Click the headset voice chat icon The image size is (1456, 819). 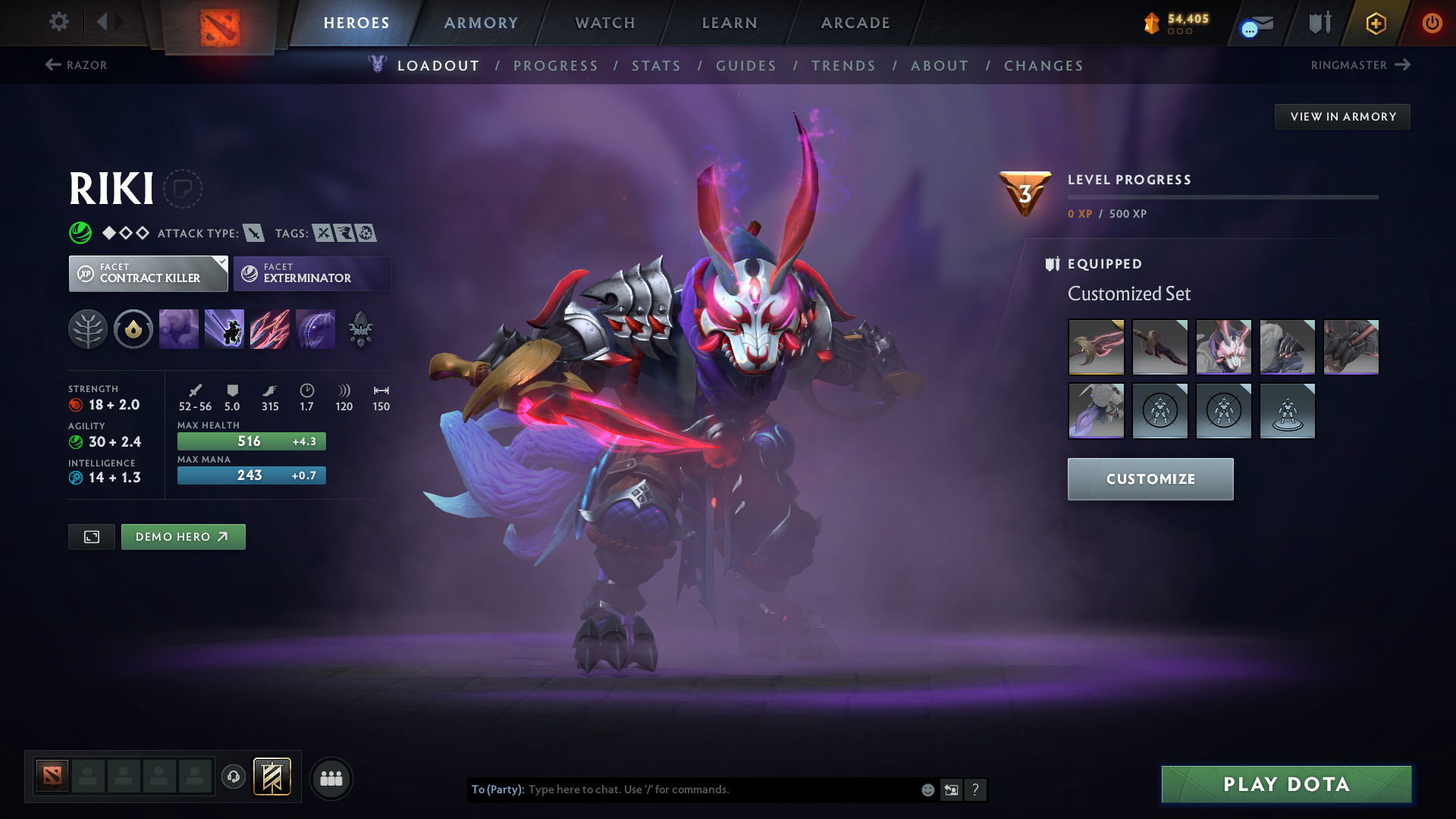click(234, 777)
